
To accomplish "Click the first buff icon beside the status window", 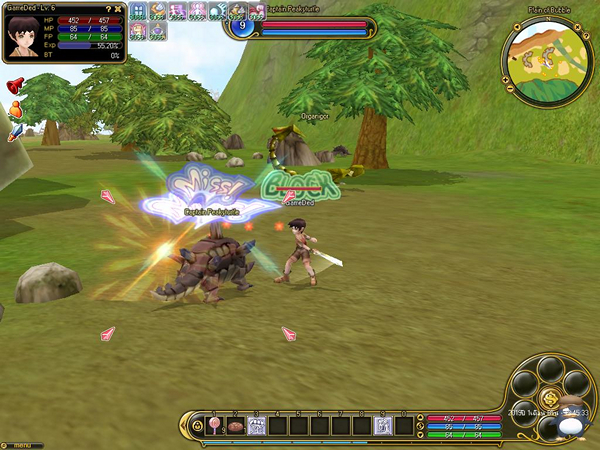I will tap(138, 11).
